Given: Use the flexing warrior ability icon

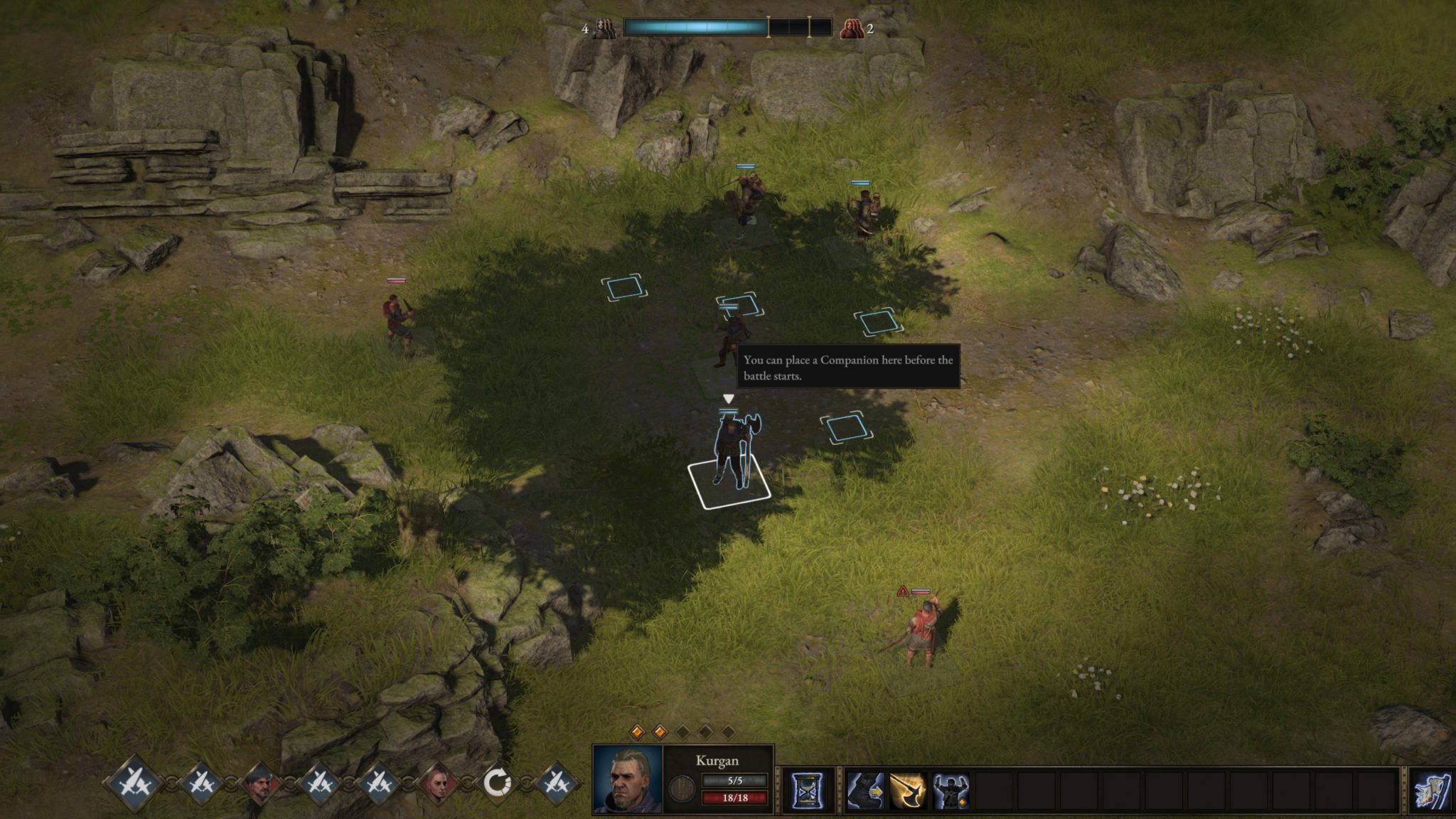Looking at the screenshot, I should 951,791.
